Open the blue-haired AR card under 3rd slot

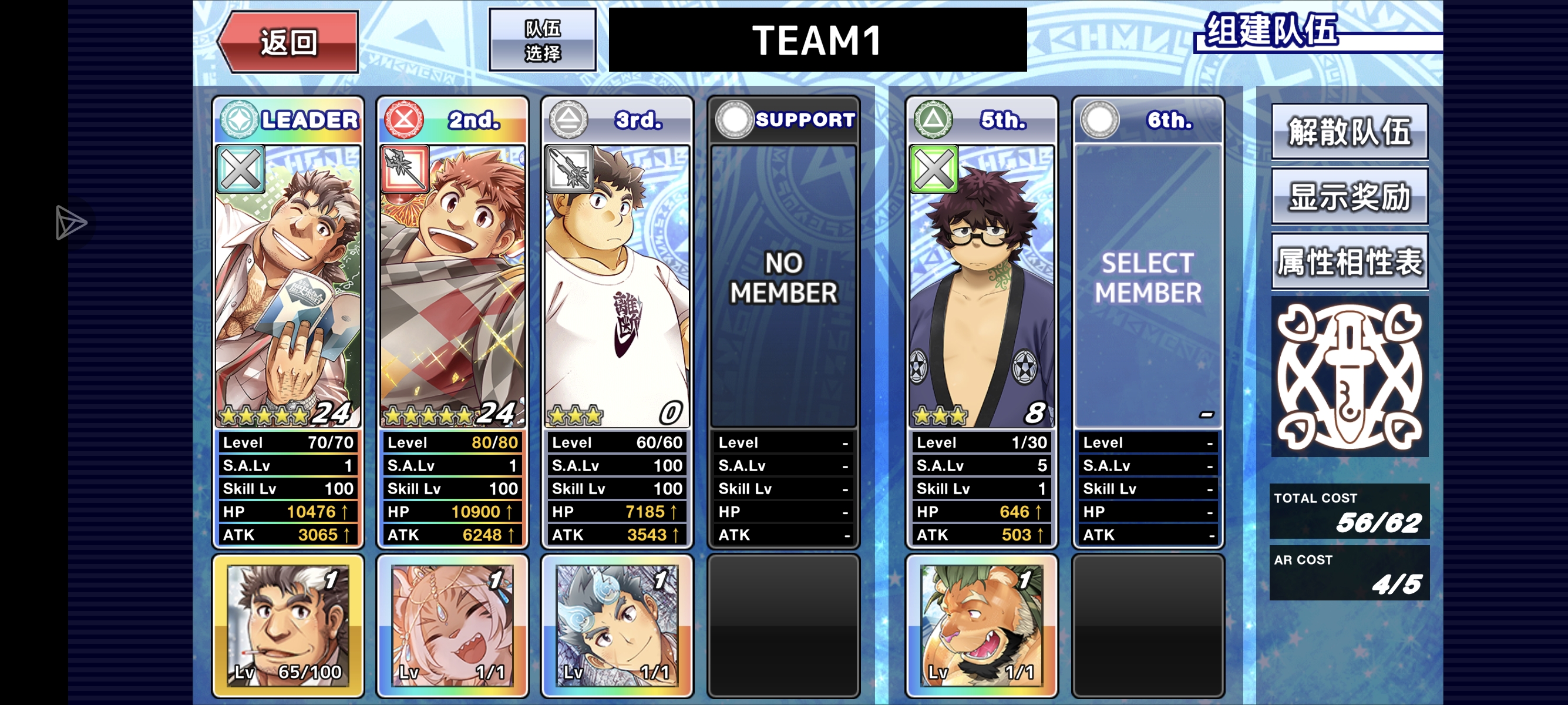point(617,625)
